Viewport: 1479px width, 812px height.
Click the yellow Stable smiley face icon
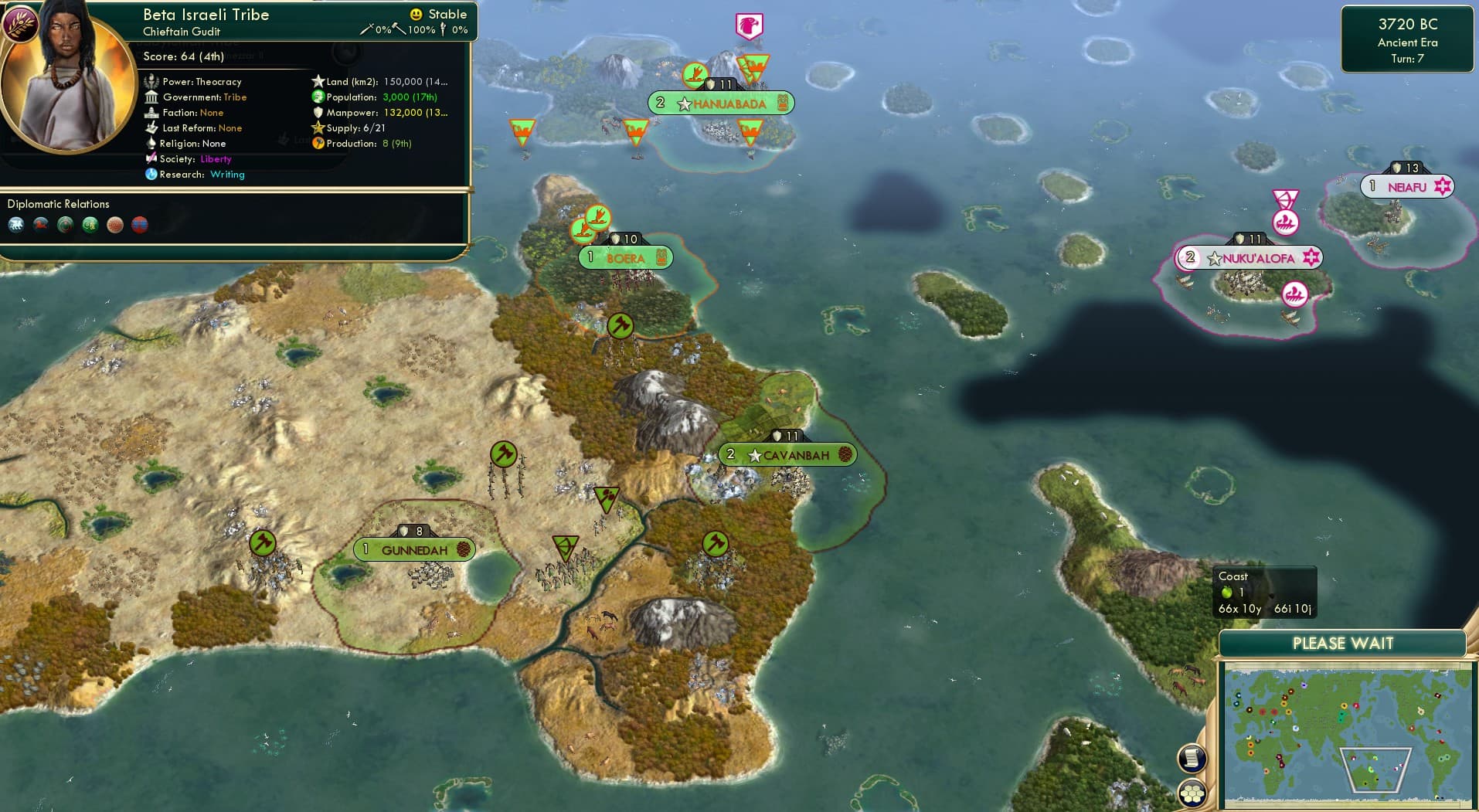[416, 14]
